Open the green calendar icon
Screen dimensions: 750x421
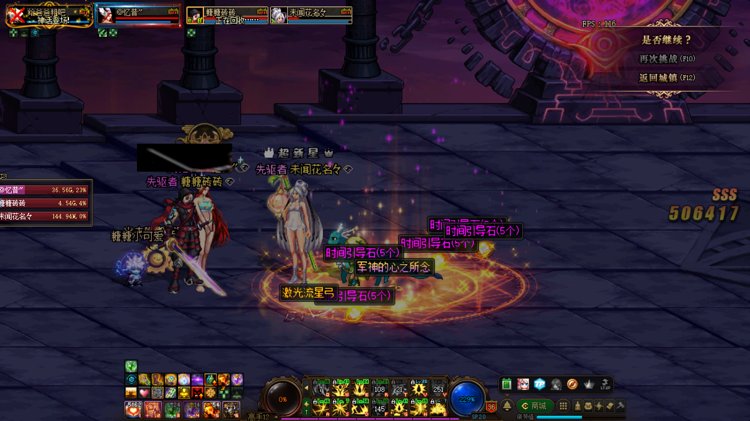507,384
